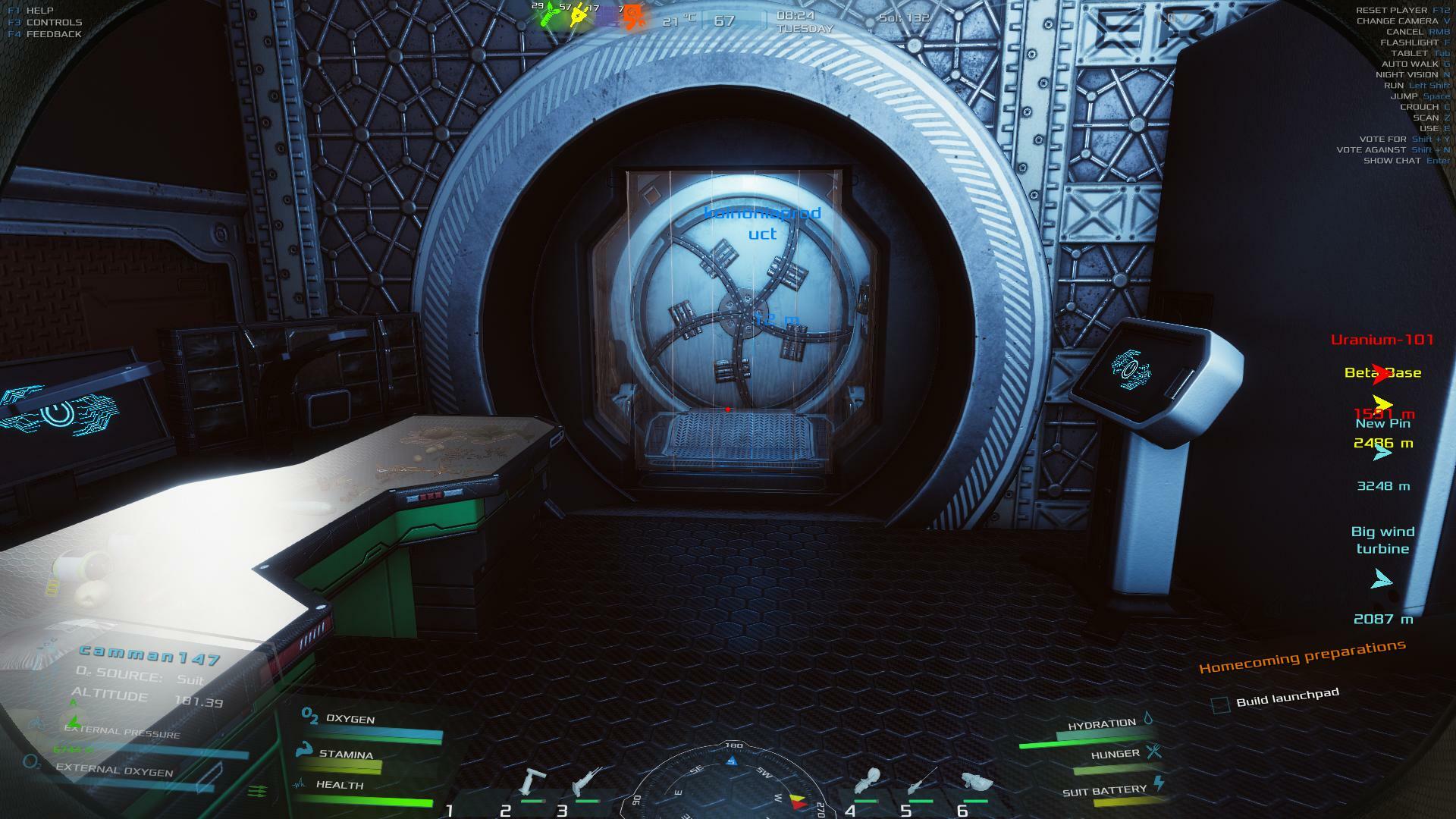Select the yellow power plug icon
1456x819 pixels.
(579, 15)
